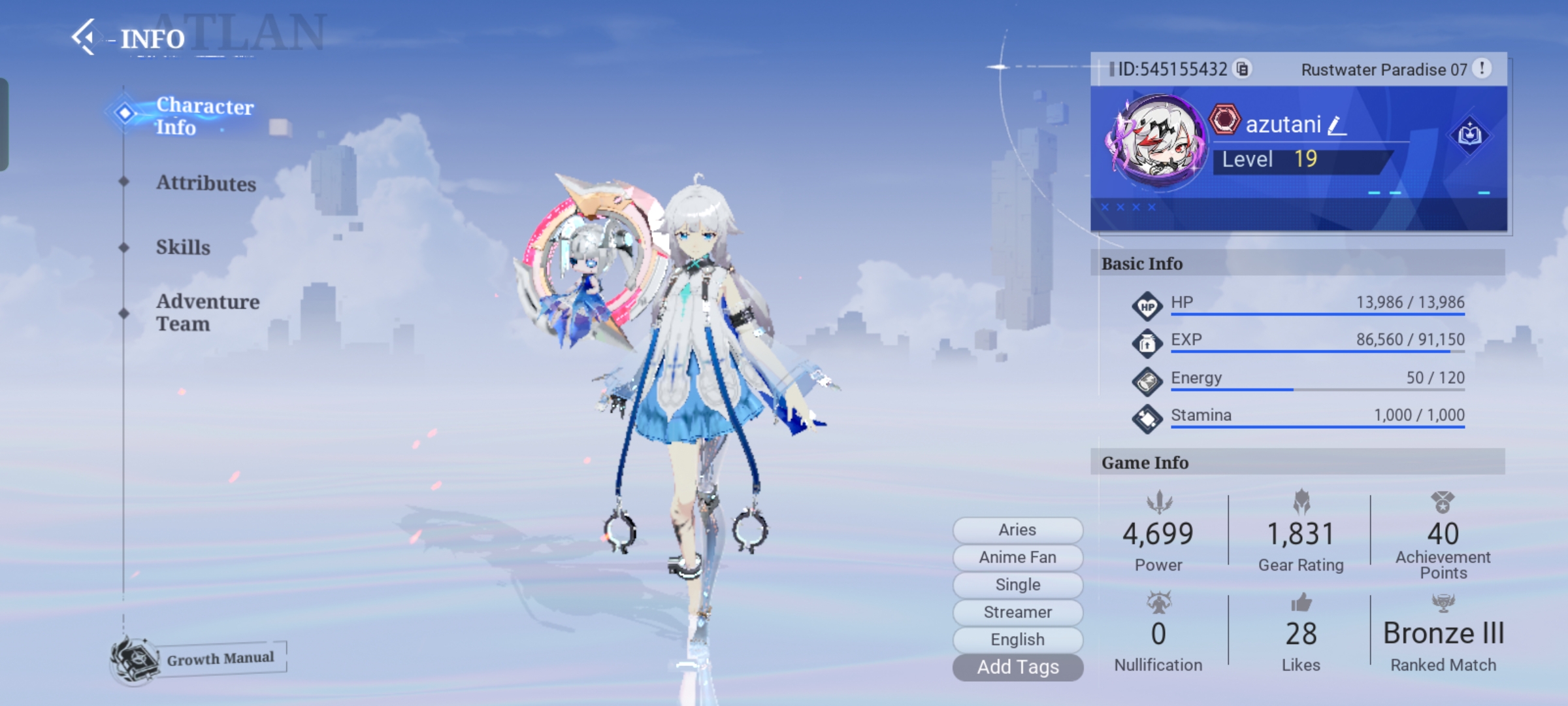Image resolution: width=1568 pixels, height=706 pixels.
Task: Click the exclamation icon beside Rustwater Paradise 07
Action: point(1482,68)
